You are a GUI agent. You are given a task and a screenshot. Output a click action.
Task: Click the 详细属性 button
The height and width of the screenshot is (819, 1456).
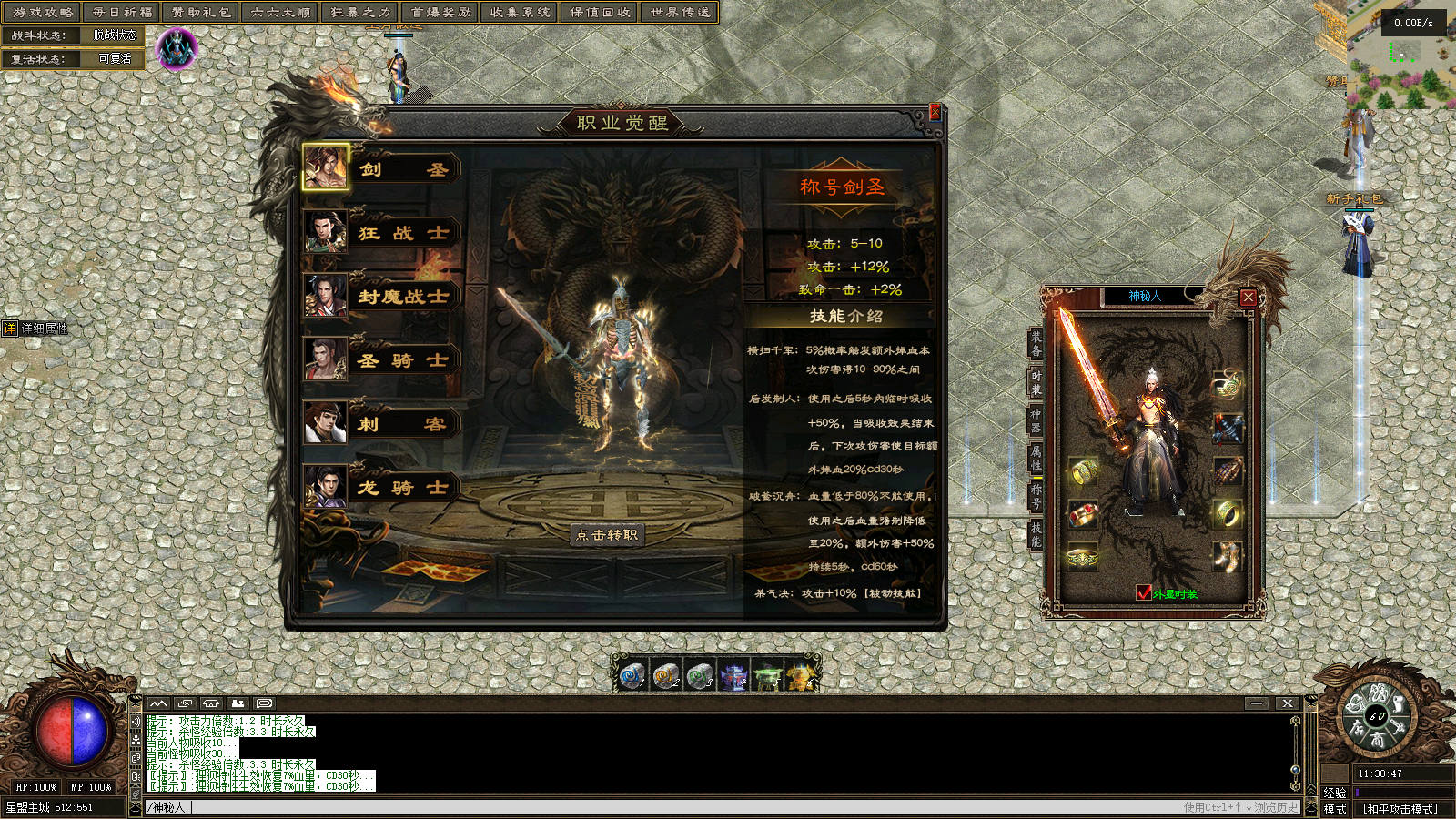[x=36, y=329]
